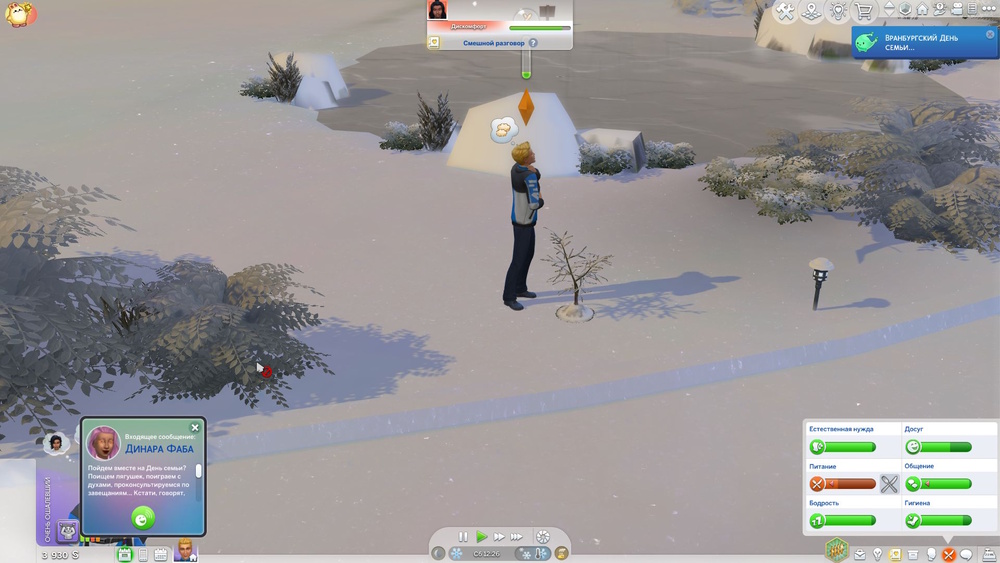Dismiss the Бранбургский День семьи notification
Screen dimensions: 1000x563
(x=990, y=35)
